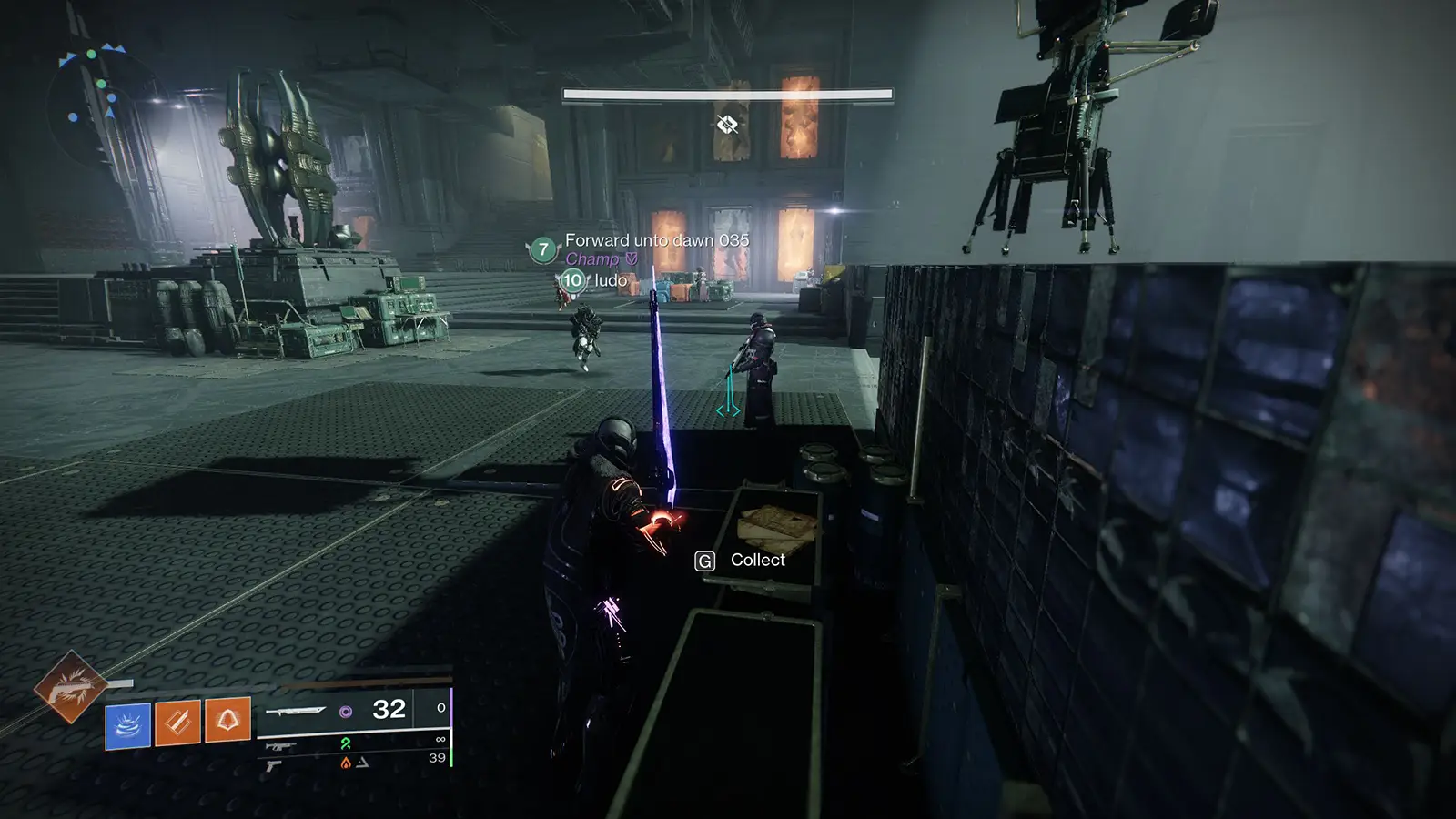The image size is (1456, 819).
Task: Select the Golden Gun super icon
Action: point(68,687)
